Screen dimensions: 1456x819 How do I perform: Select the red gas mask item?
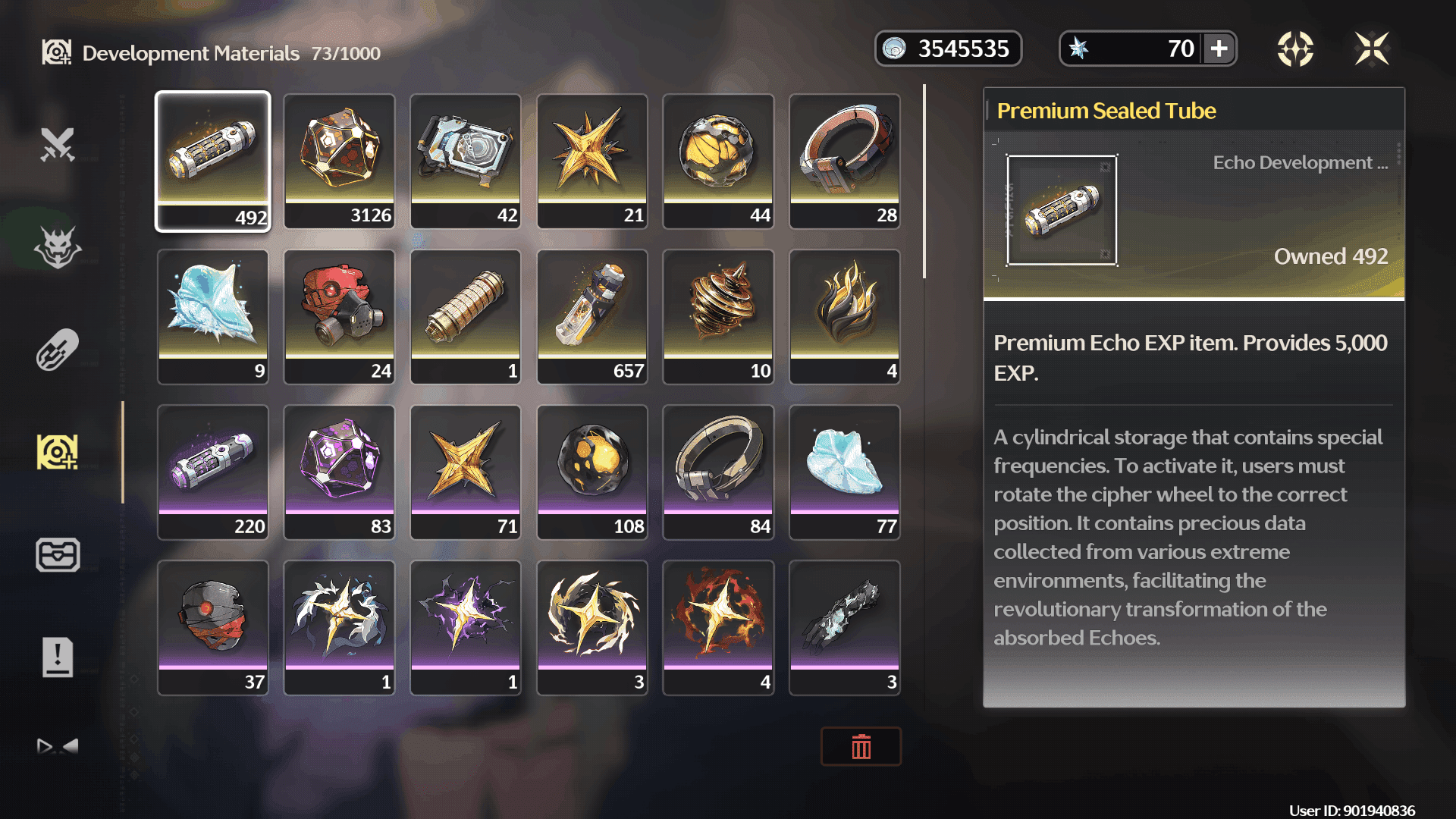coord(339,316)
